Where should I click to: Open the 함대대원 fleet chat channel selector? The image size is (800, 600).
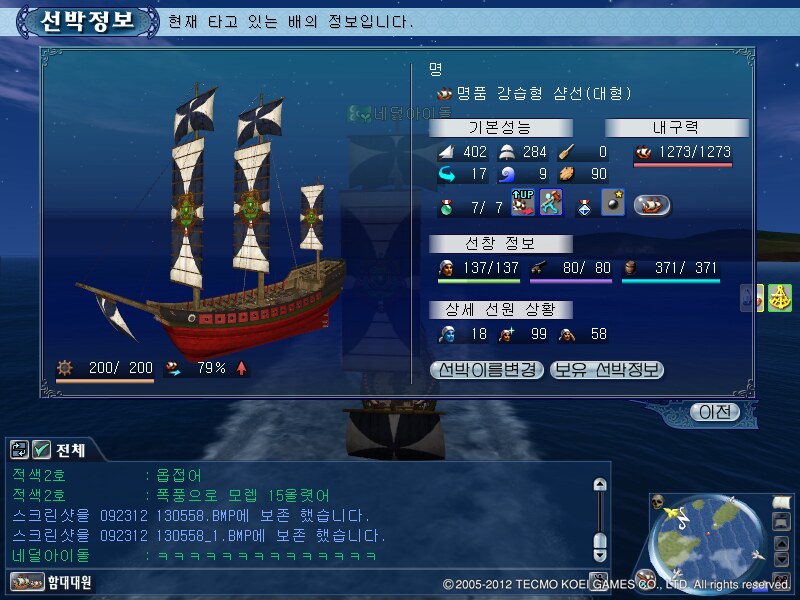click(50, 581)
